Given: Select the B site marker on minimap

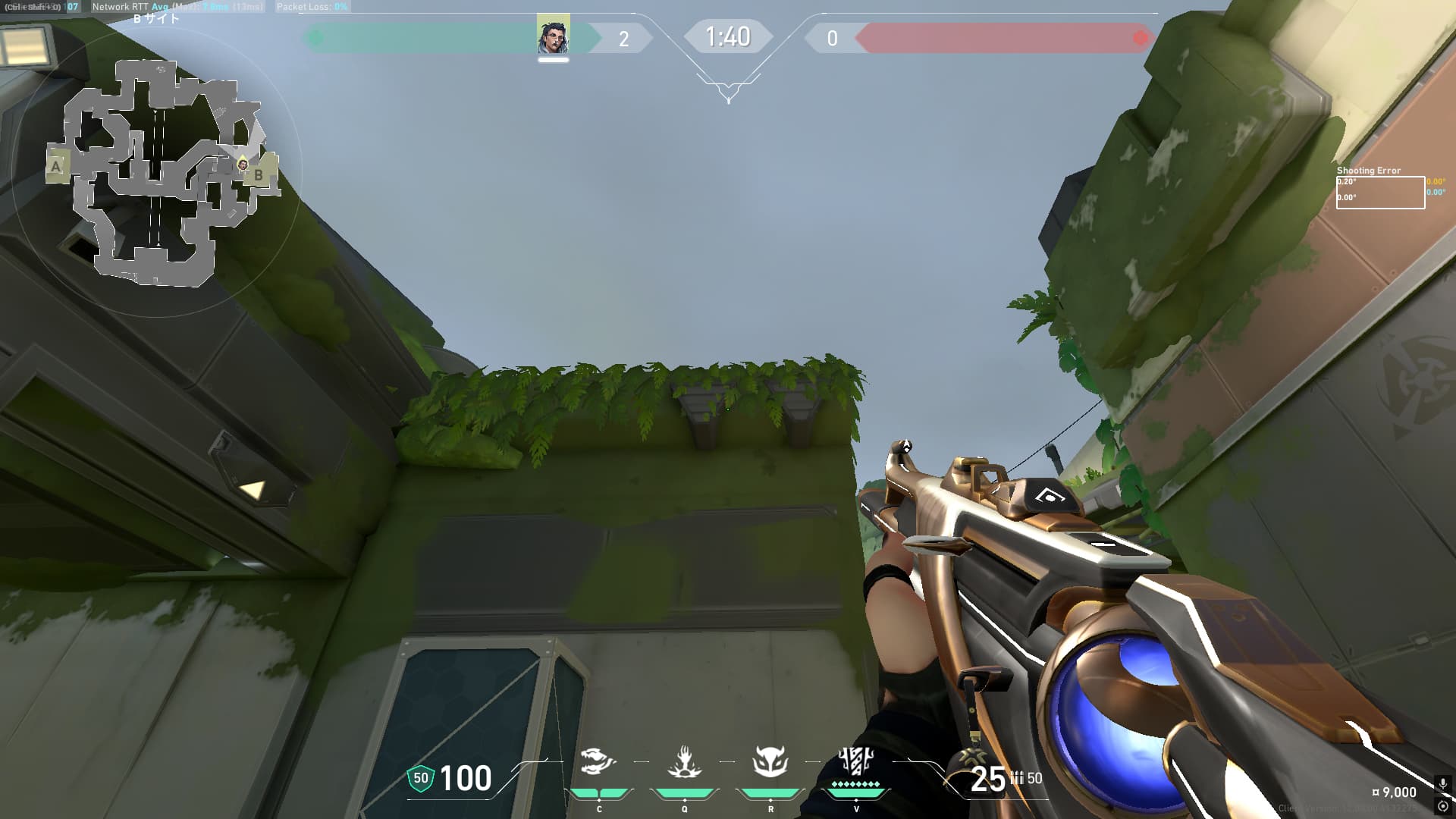Looking at the screenshot, I should [259, 174].
